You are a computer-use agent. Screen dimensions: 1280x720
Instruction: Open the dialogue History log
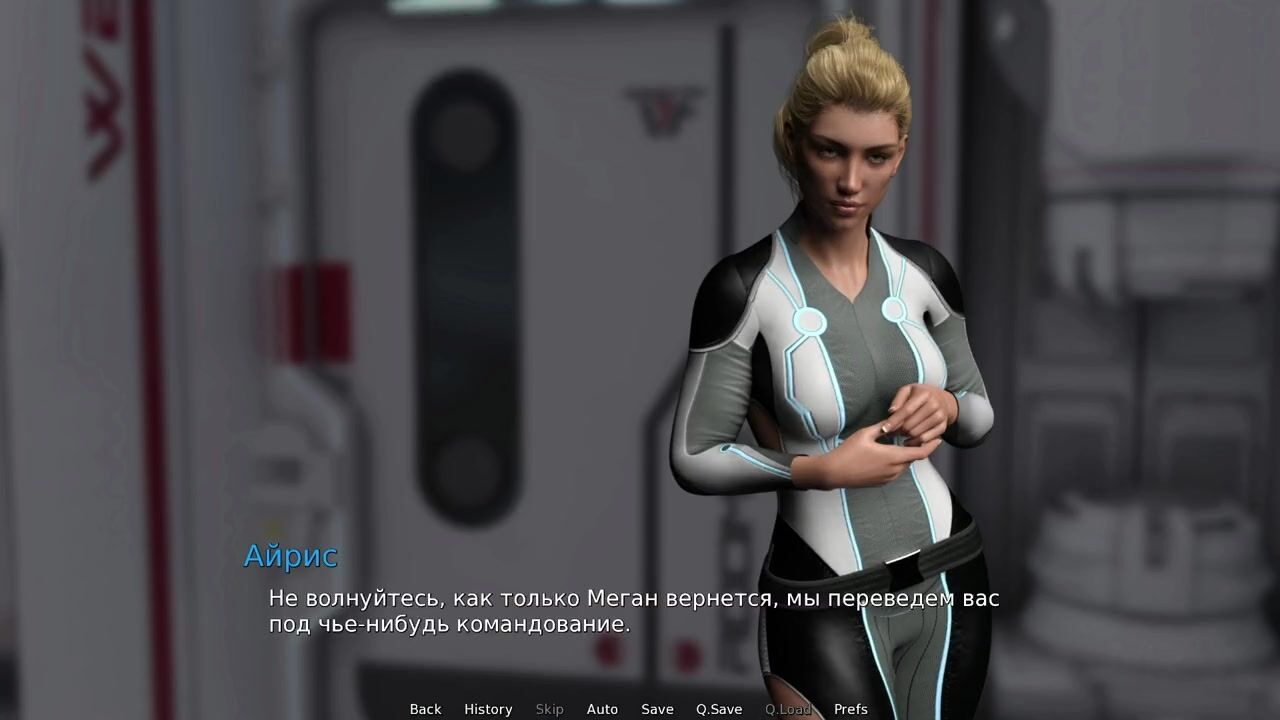point(488,709)
